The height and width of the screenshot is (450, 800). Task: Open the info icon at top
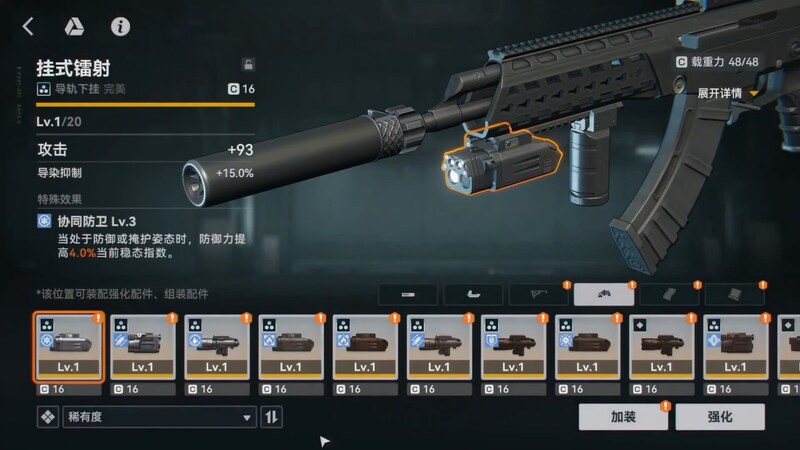121,27
